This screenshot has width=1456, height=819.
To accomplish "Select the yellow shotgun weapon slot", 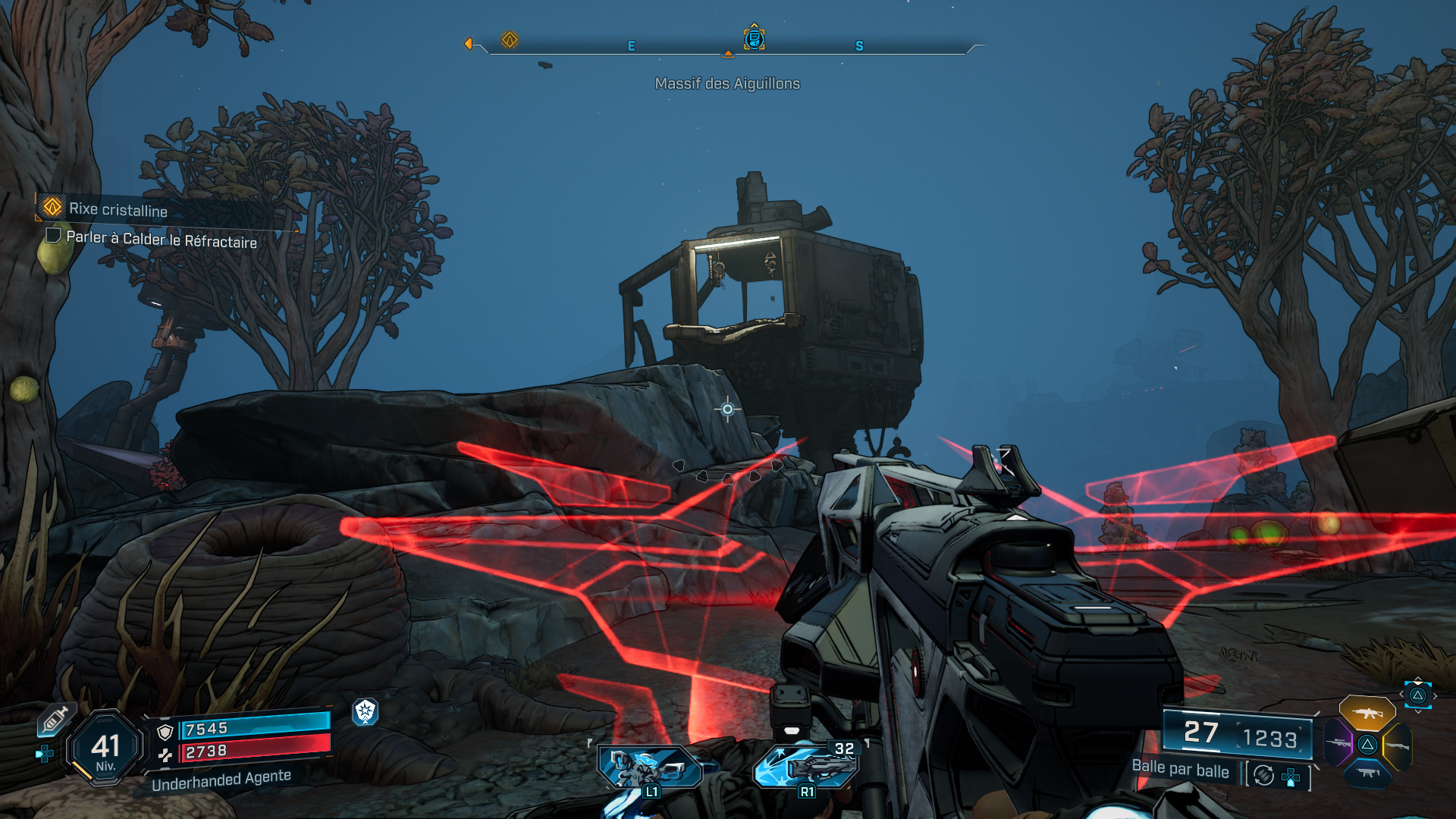I will pyautogui.click(x=1398, y=745).
